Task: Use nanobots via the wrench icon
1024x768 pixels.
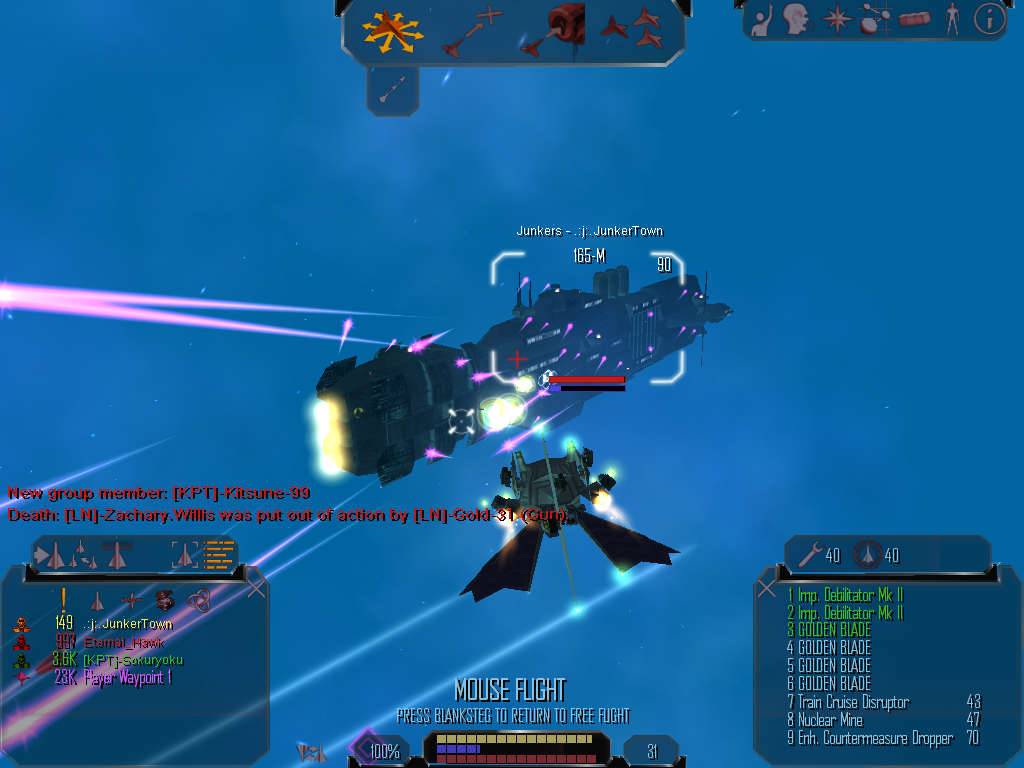Action: 808,555
